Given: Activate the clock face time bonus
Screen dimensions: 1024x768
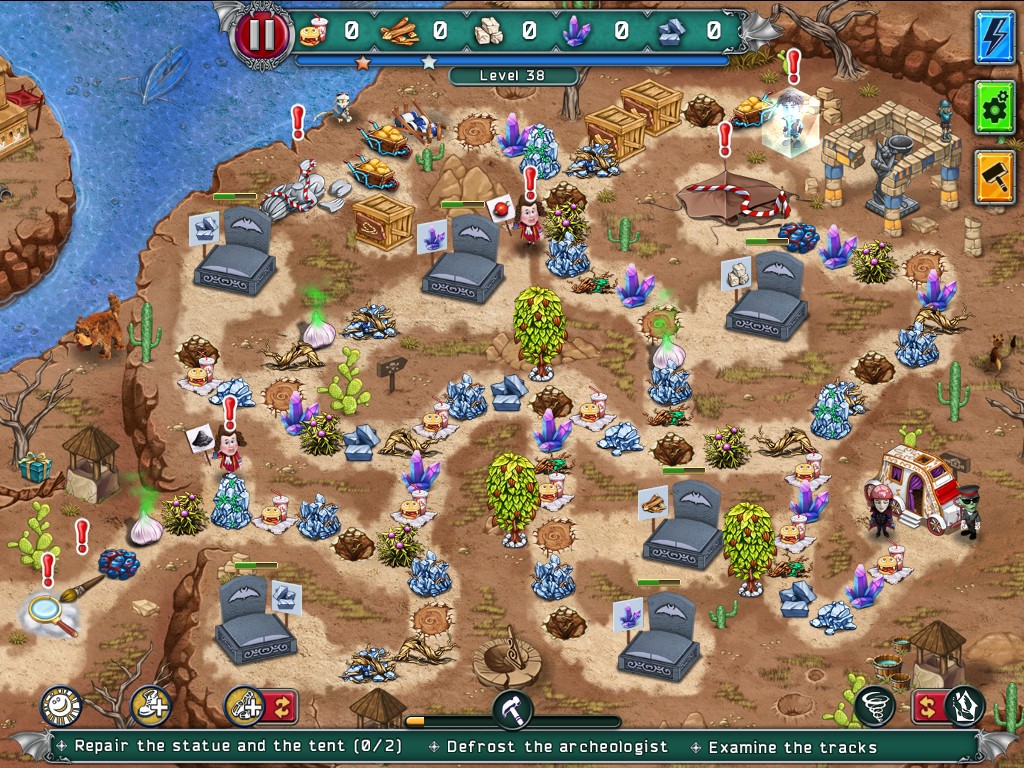Looking at the screenshot, I should 60,706.
